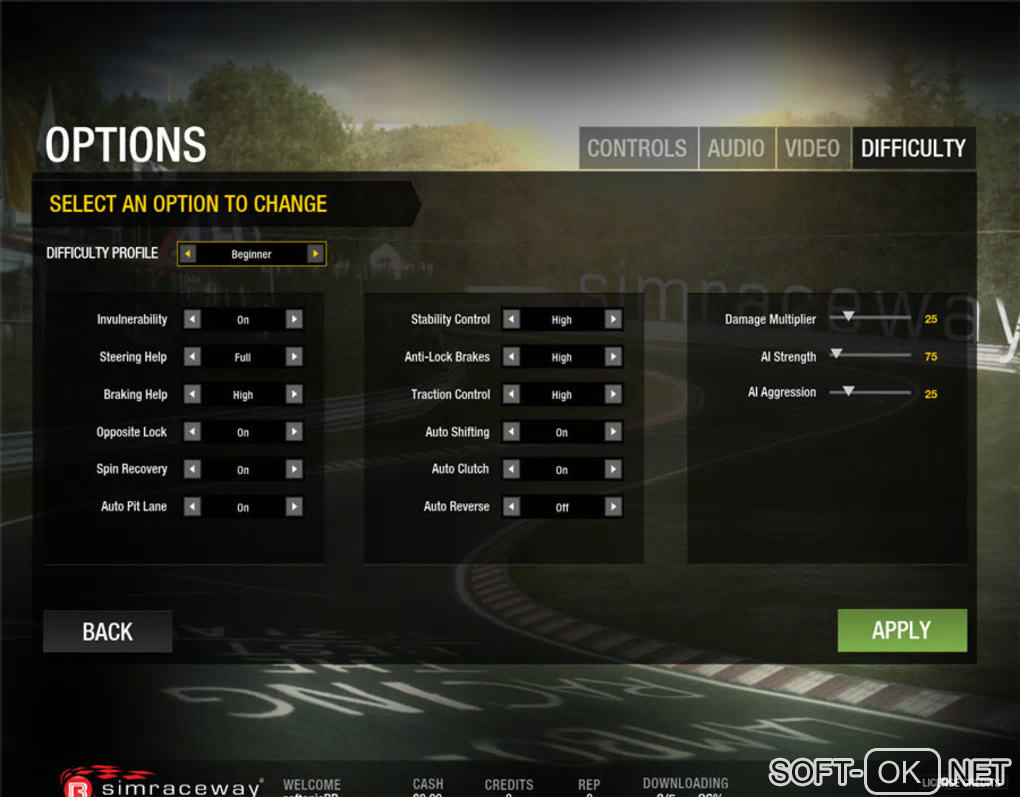Go back with the Back button
1020x797 pixels.
[107, 632]
